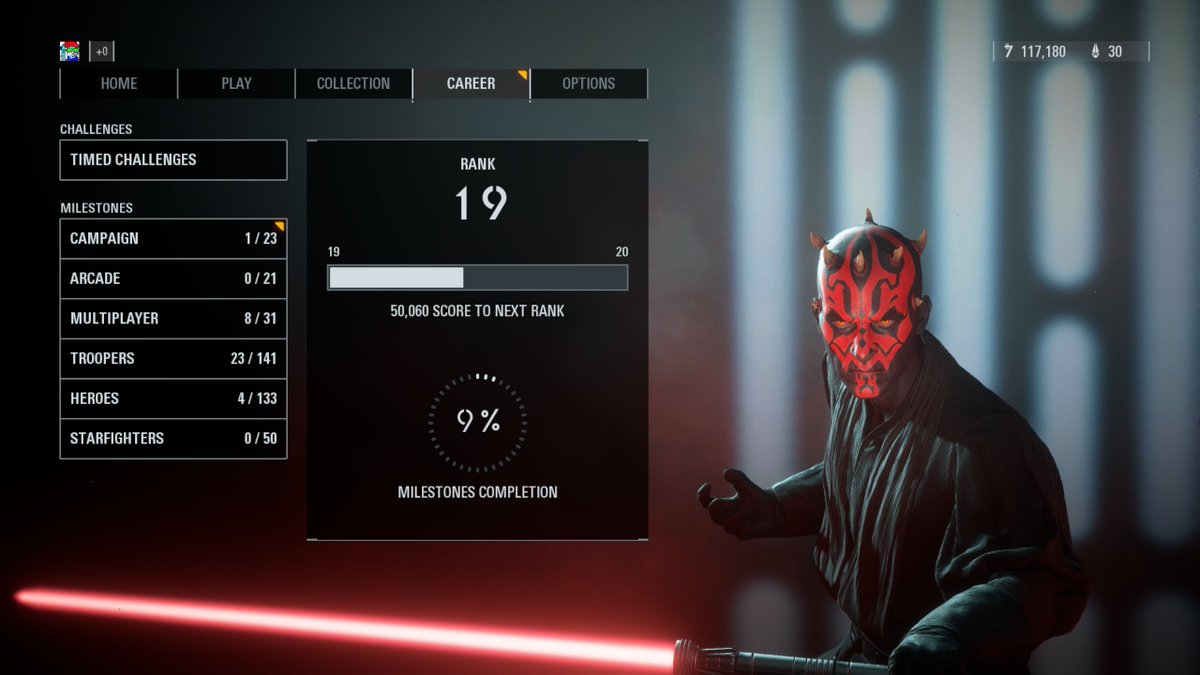Open the Troopers milestones

pyautogui.click(x=173, y=359)
